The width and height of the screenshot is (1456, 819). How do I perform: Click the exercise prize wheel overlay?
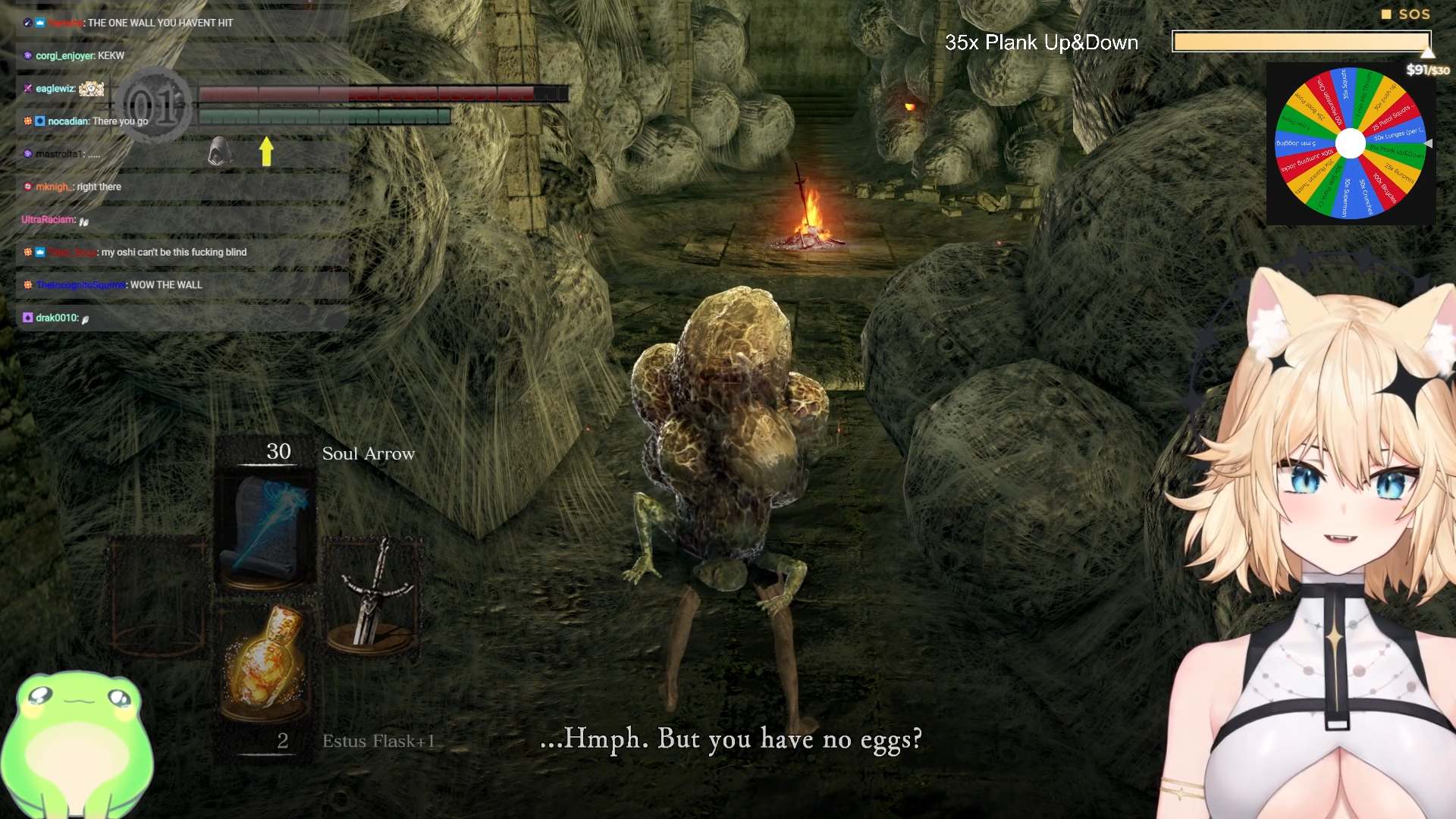pyautogui.click(x=1350, y=143)
